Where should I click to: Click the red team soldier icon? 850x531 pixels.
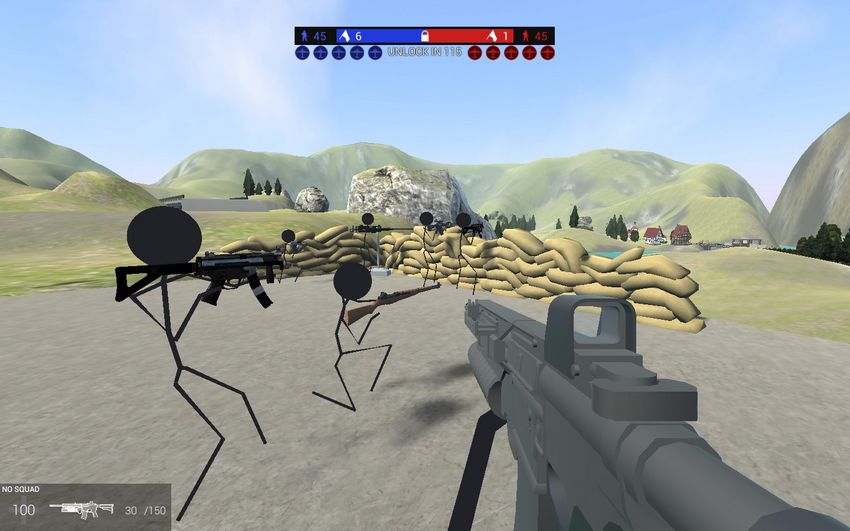[x=526, y=36]
